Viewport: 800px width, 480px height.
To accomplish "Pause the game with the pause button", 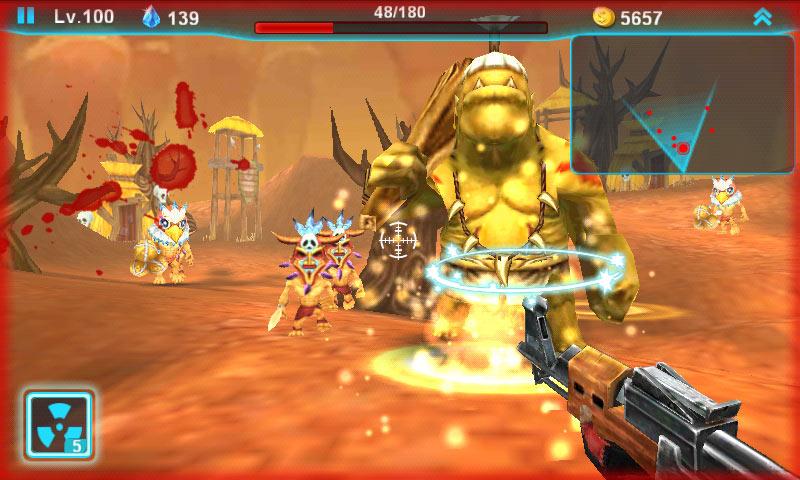I will click(26, 16).
